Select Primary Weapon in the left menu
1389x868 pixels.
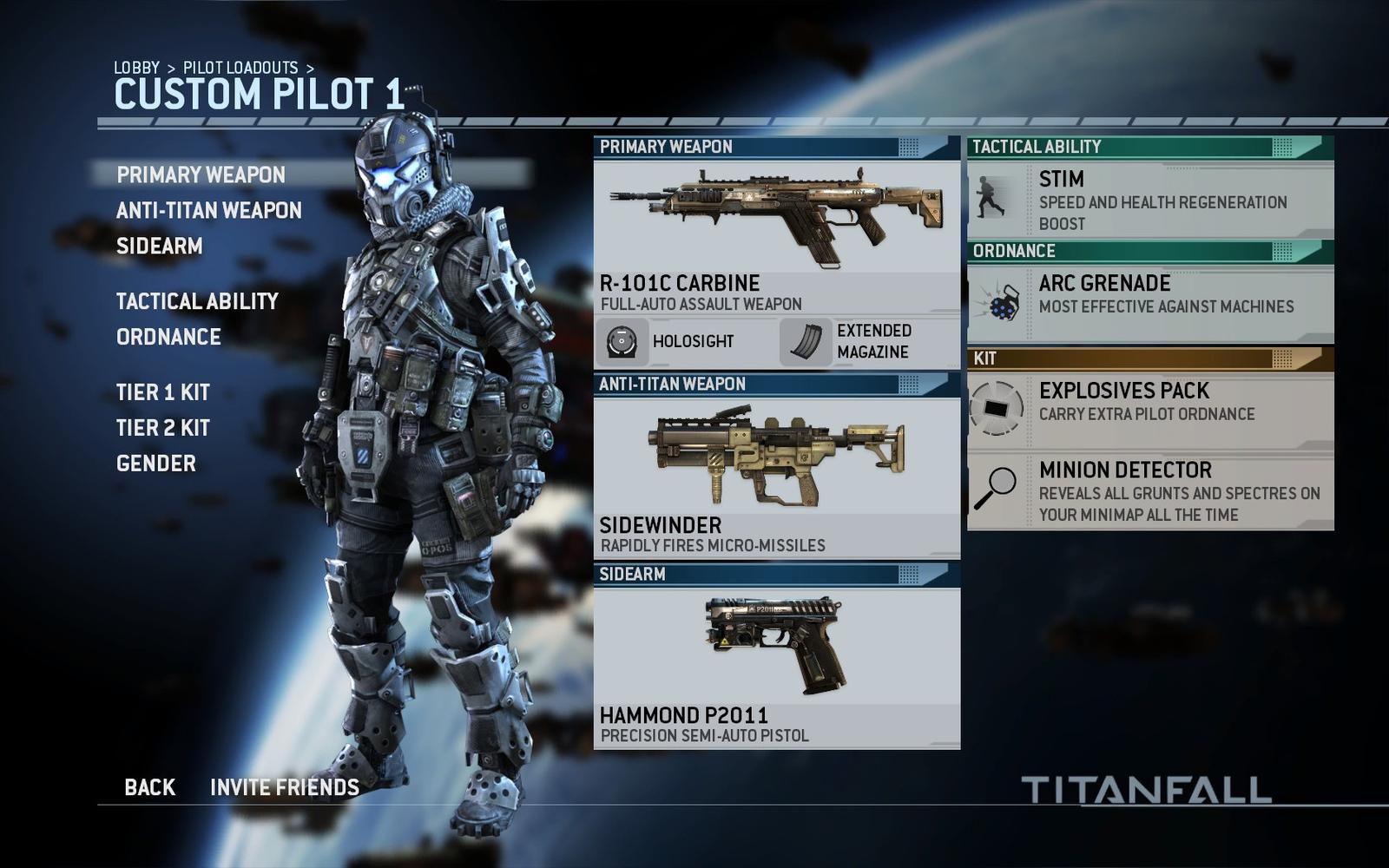coord(201,174)
